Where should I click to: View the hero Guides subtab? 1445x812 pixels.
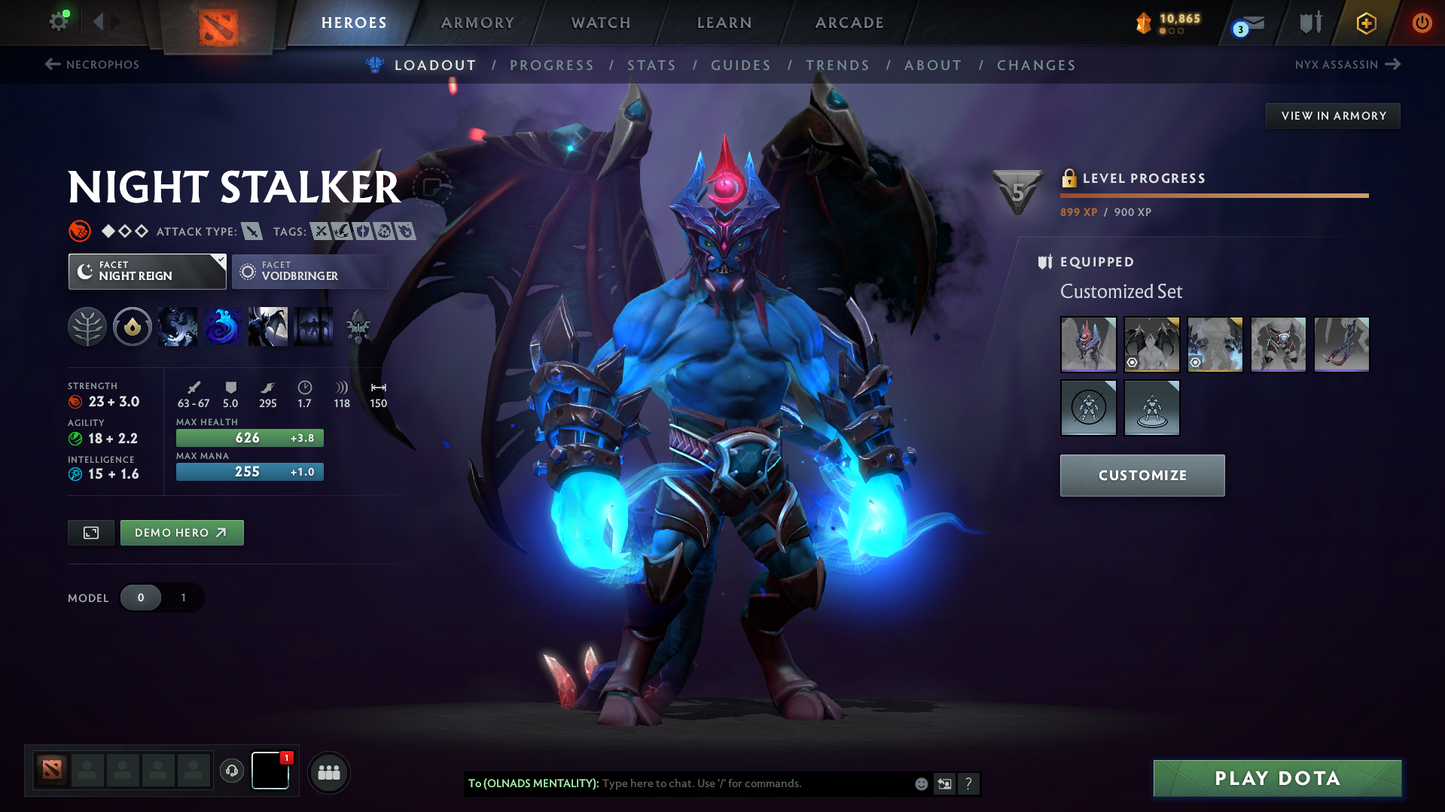point(740,65)
